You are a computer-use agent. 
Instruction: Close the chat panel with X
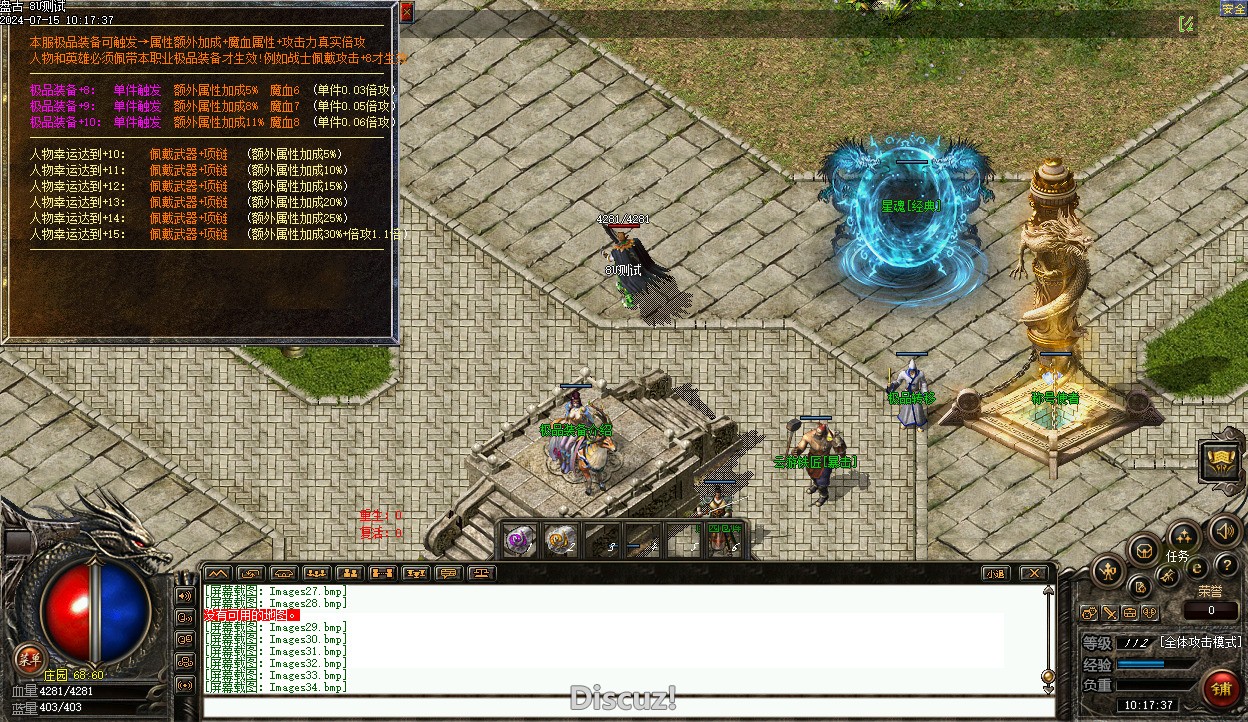[1033, 573]
